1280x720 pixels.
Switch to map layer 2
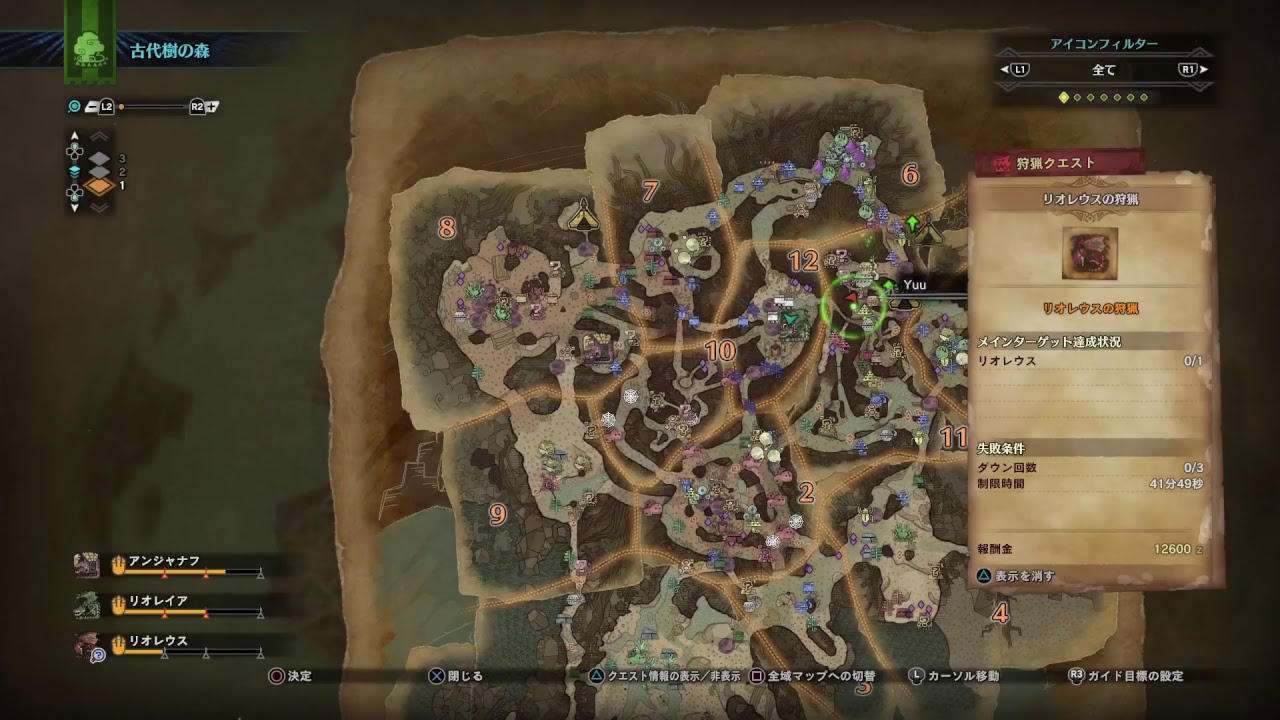click(x=100, y=172)
